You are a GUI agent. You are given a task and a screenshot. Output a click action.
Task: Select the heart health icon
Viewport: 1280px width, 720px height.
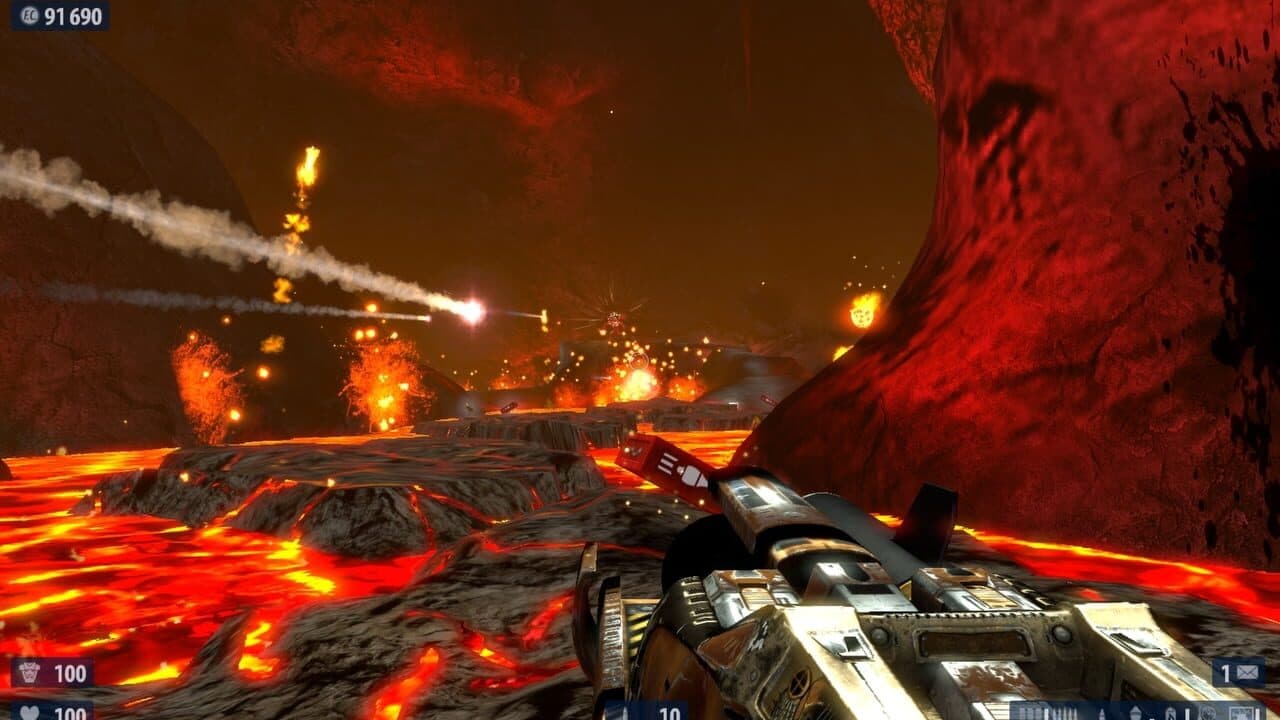pyautogui.click(x=30, y=712)
